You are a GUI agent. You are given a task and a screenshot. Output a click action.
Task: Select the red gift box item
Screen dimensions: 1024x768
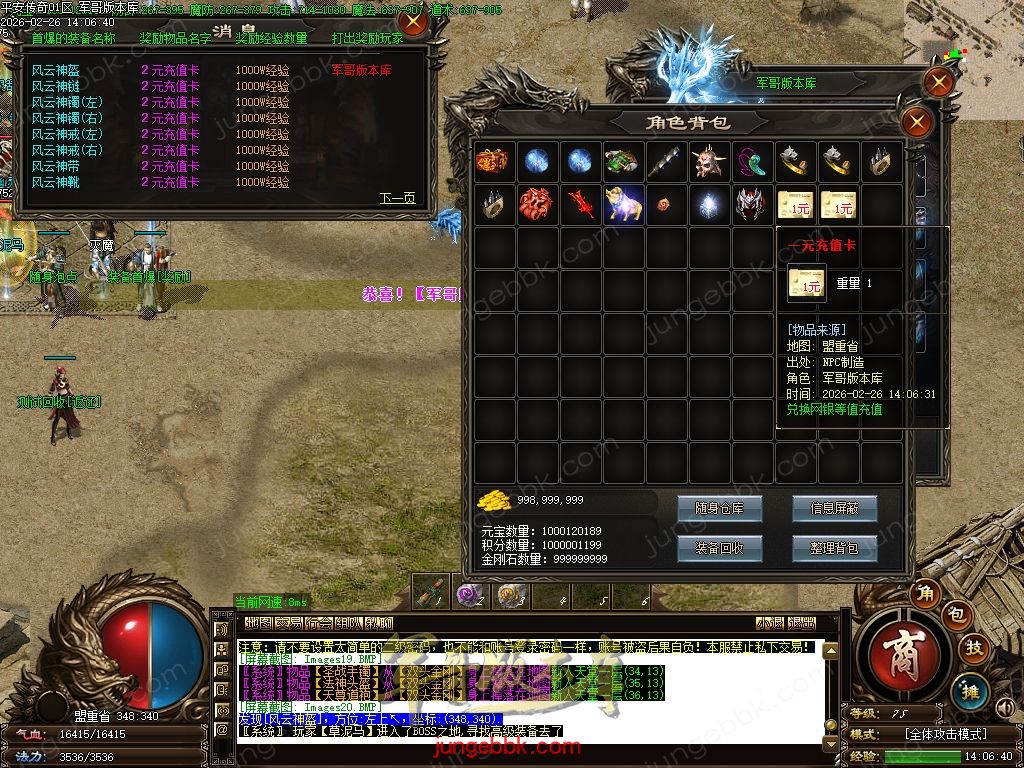493,161
